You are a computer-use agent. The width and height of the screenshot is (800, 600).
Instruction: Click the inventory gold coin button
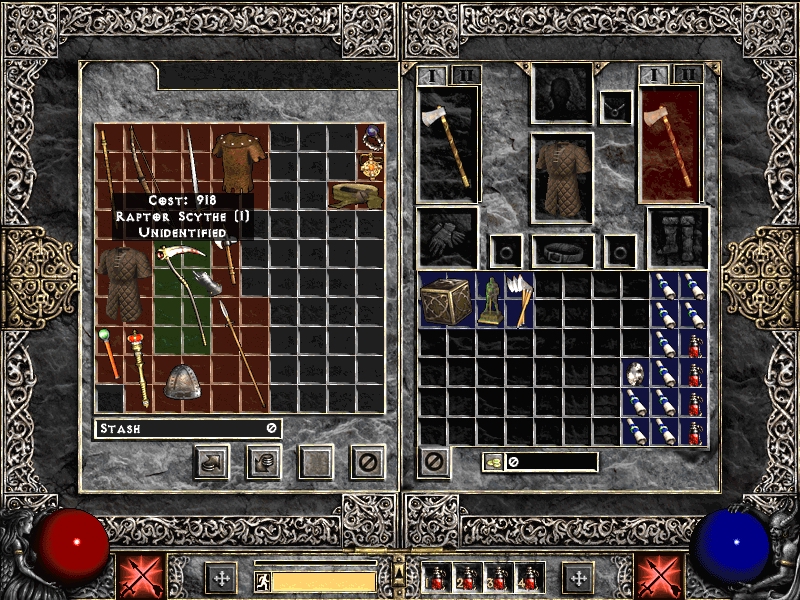click(x=493, y=461)
